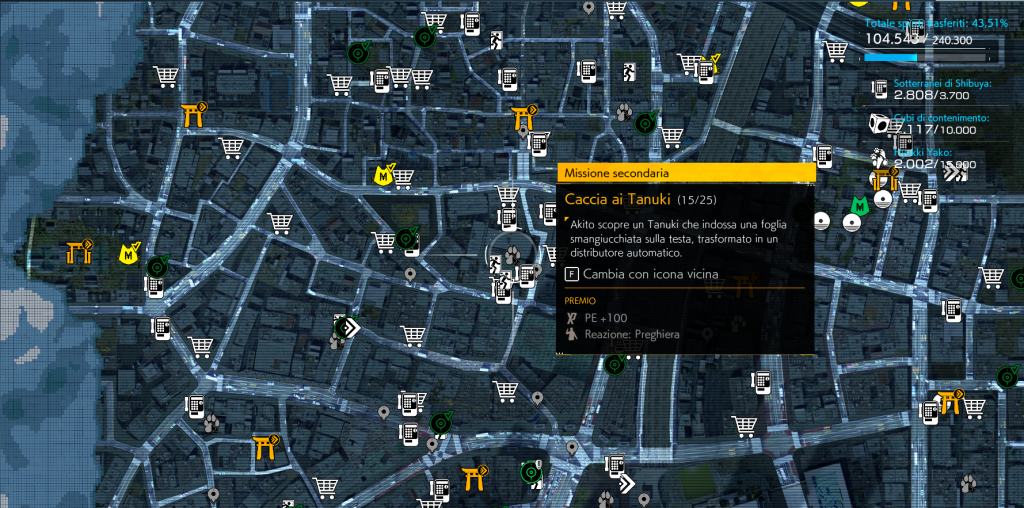The image size is (1024, 508).
Task: Pick the yellow M marker beside the torii gate
Action: coord(129,253)
